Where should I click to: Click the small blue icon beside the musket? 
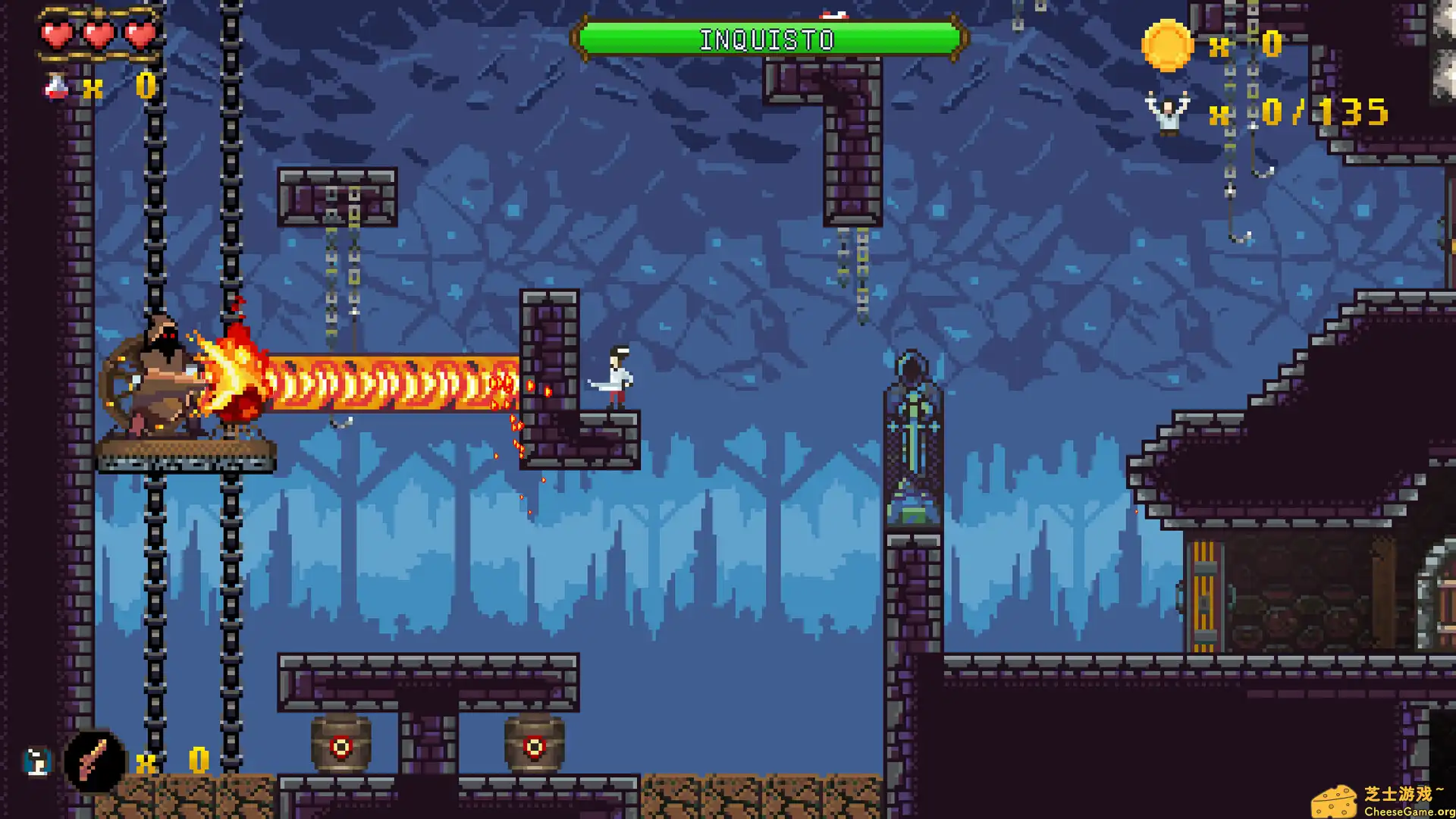click(36, 761)
